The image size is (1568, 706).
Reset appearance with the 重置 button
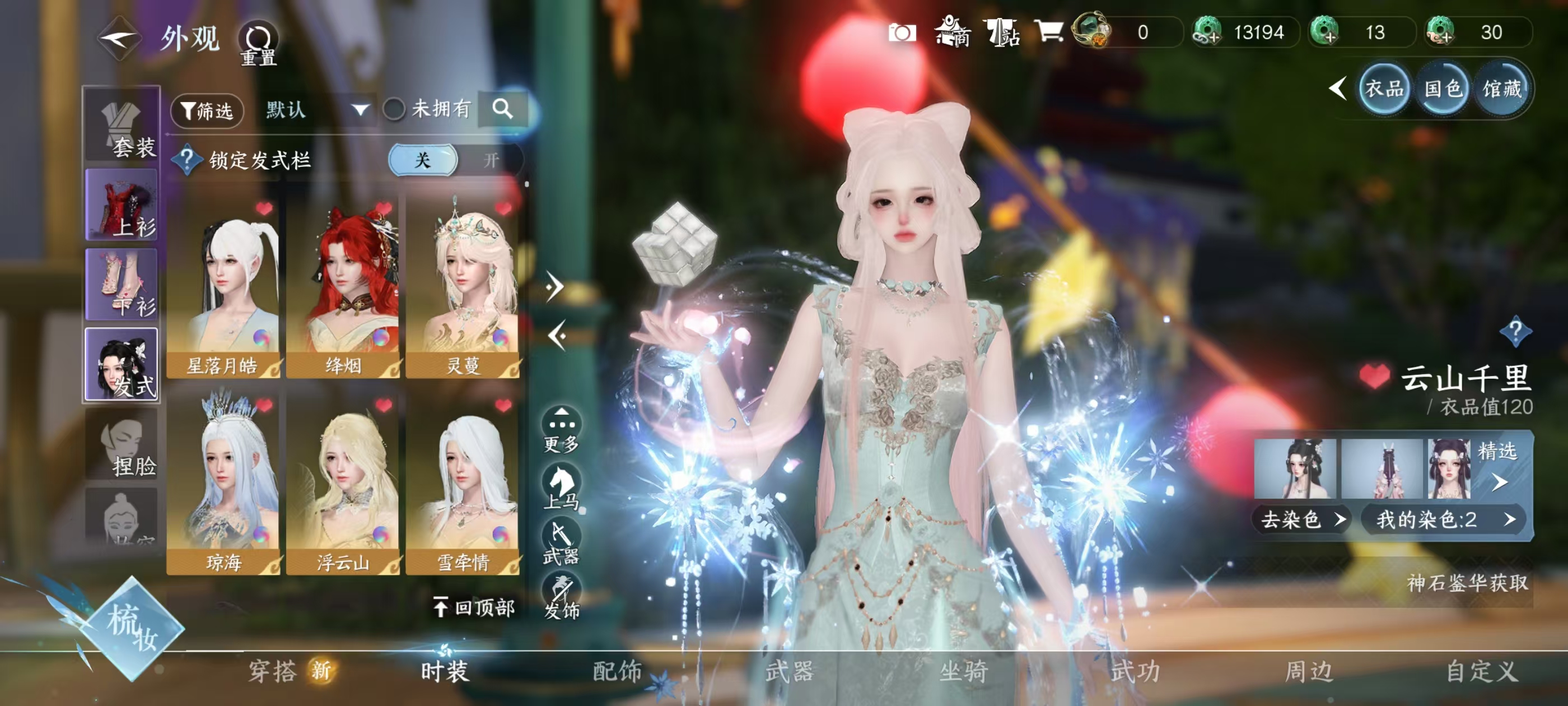(258, 43)
